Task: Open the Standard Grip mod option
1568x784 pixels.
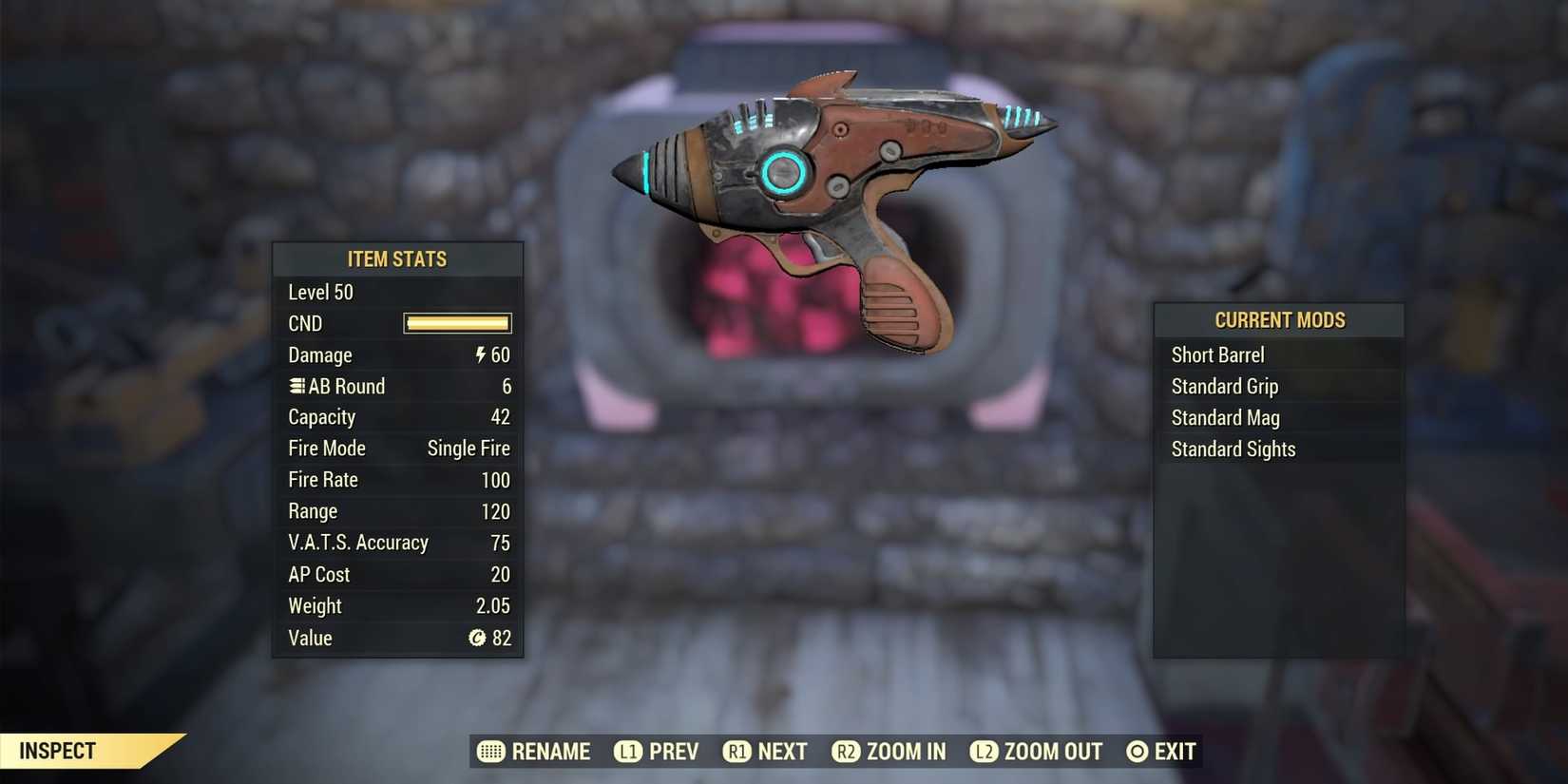Action: coord(1224,386)
